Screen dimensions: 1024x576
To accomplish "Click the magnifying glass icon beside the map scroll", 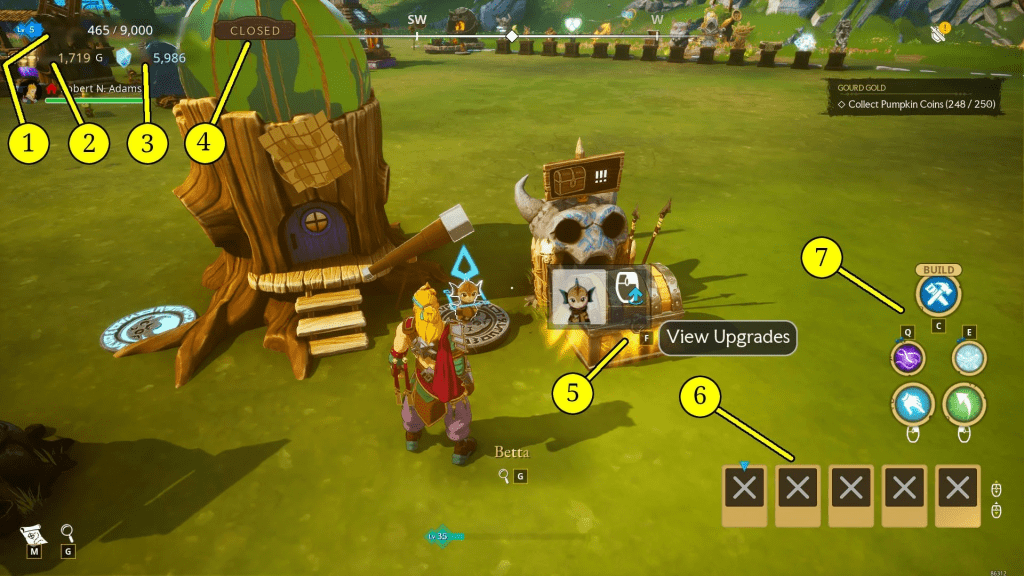I will tap(67, 532).
